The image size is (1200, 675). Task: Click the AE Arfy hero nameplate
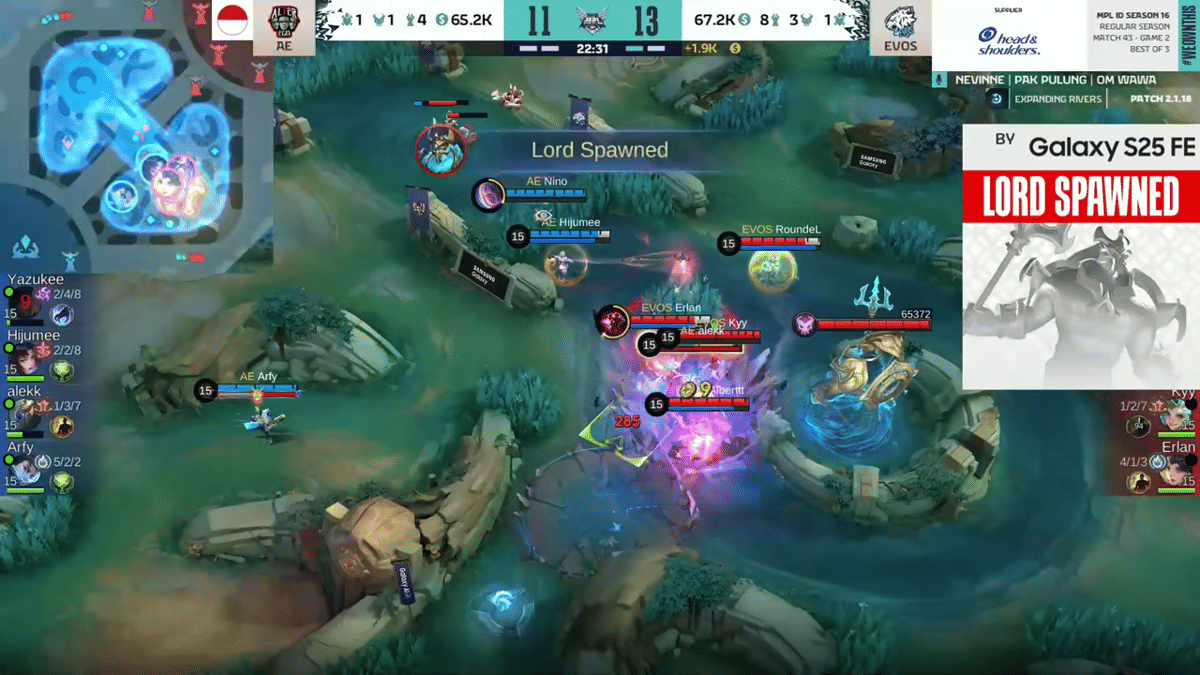258,376
